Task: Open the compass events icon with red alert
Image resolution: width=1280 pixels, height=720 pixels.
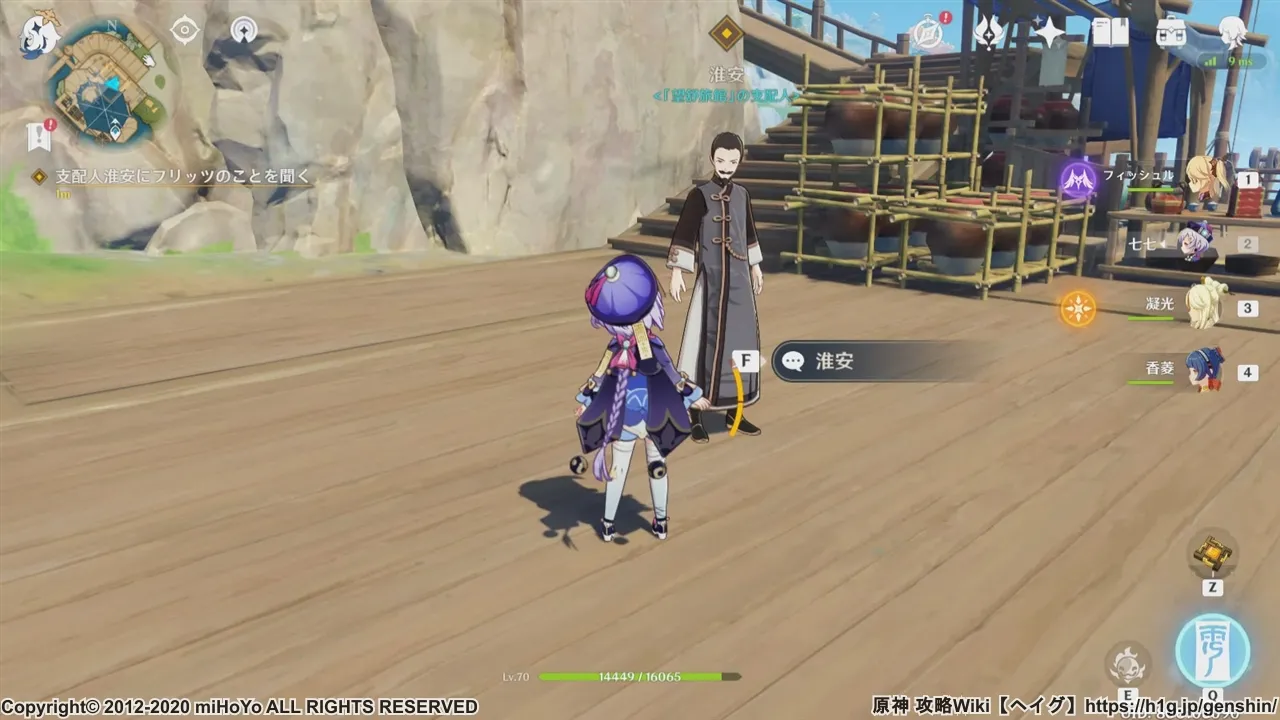Action: click(930, 33)
